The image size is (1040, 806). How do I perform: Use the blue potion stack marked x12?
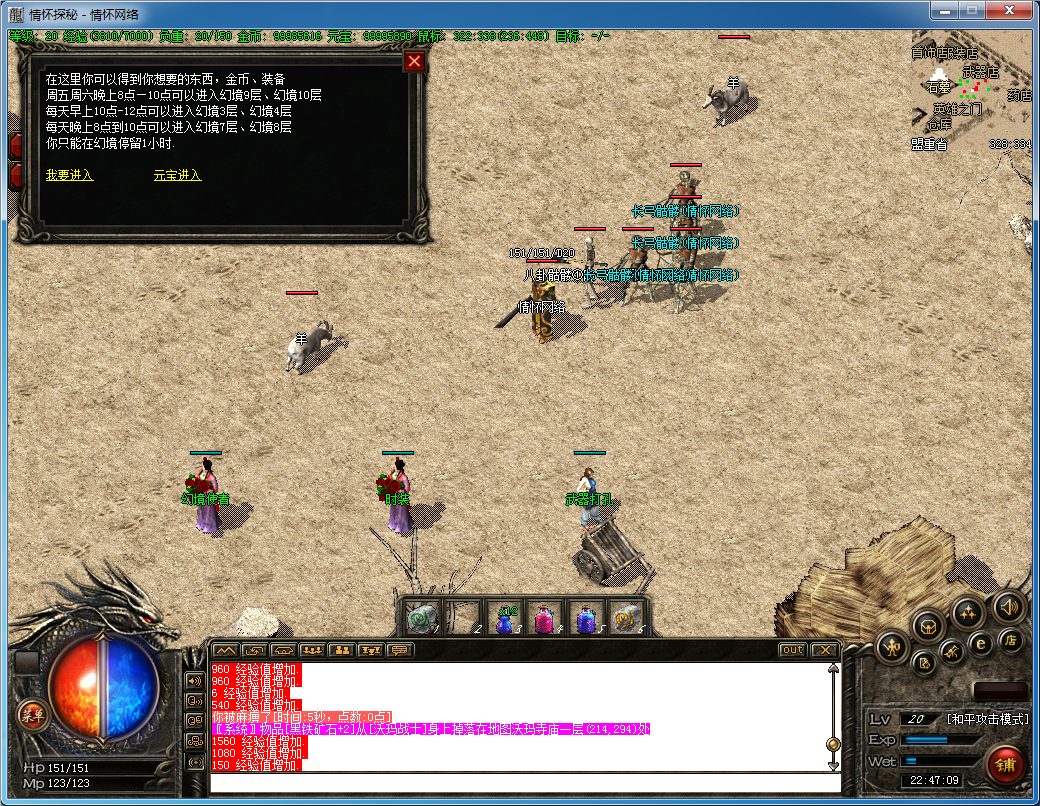[x=506, y=619]
